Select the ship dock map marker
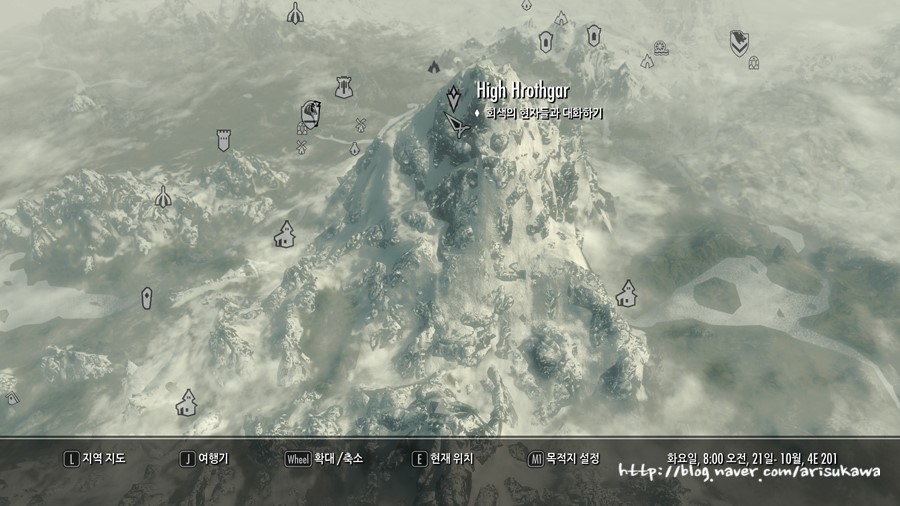900x506 pixels. 661,47
